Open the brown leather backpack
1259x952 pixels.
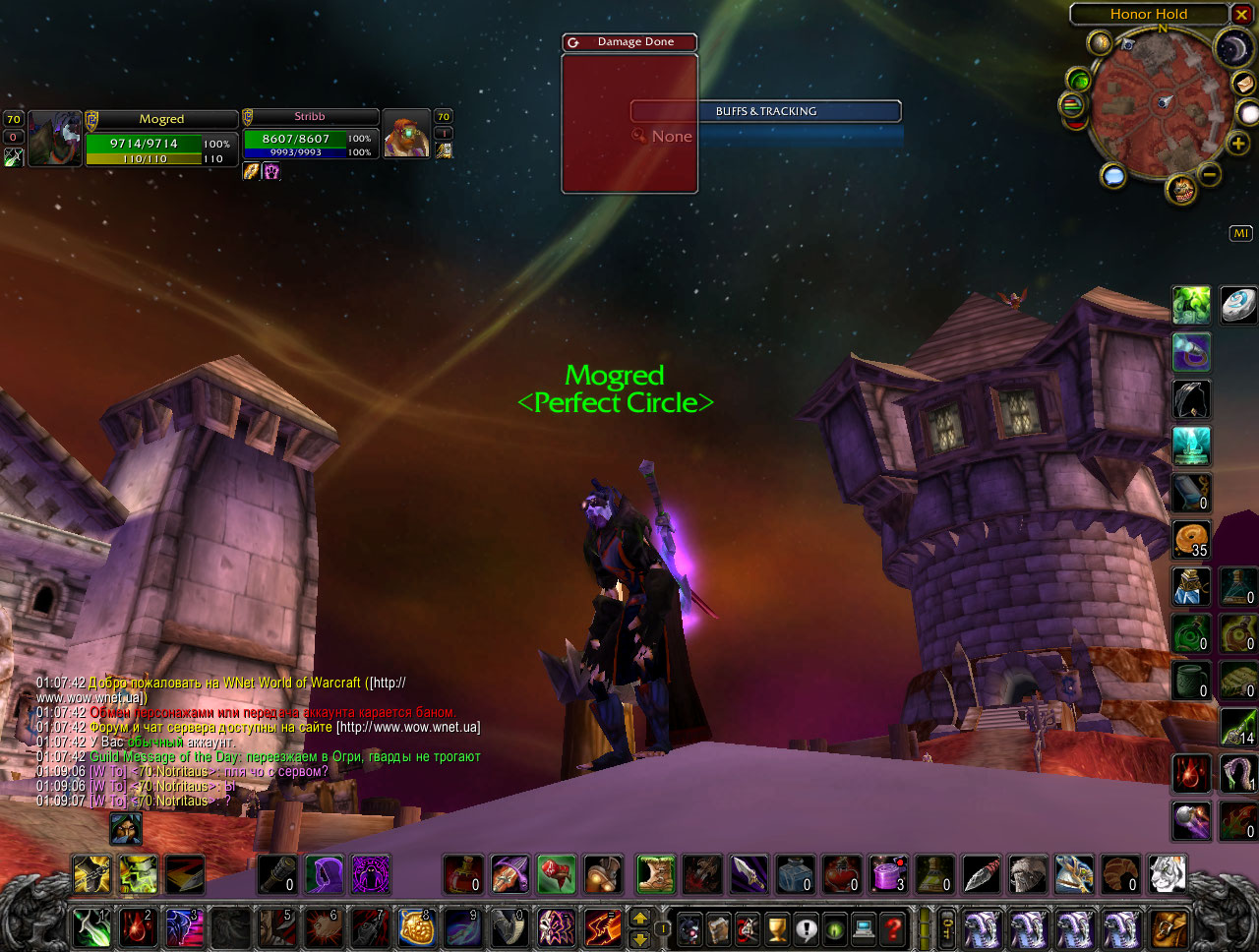tap(1169, 928)
